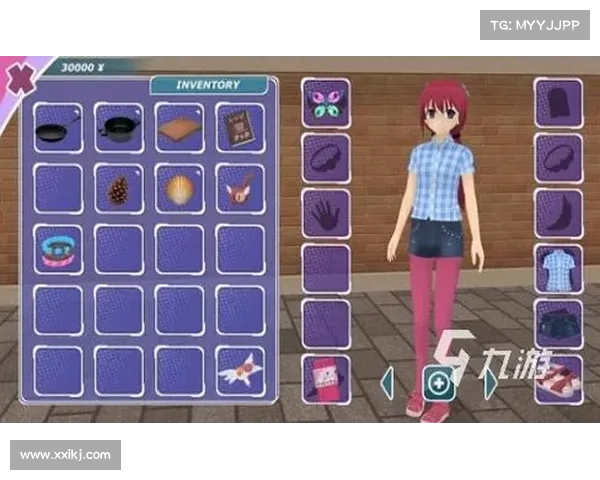Select the brown book item slot
Screen dimensions: 600x480
240,128
